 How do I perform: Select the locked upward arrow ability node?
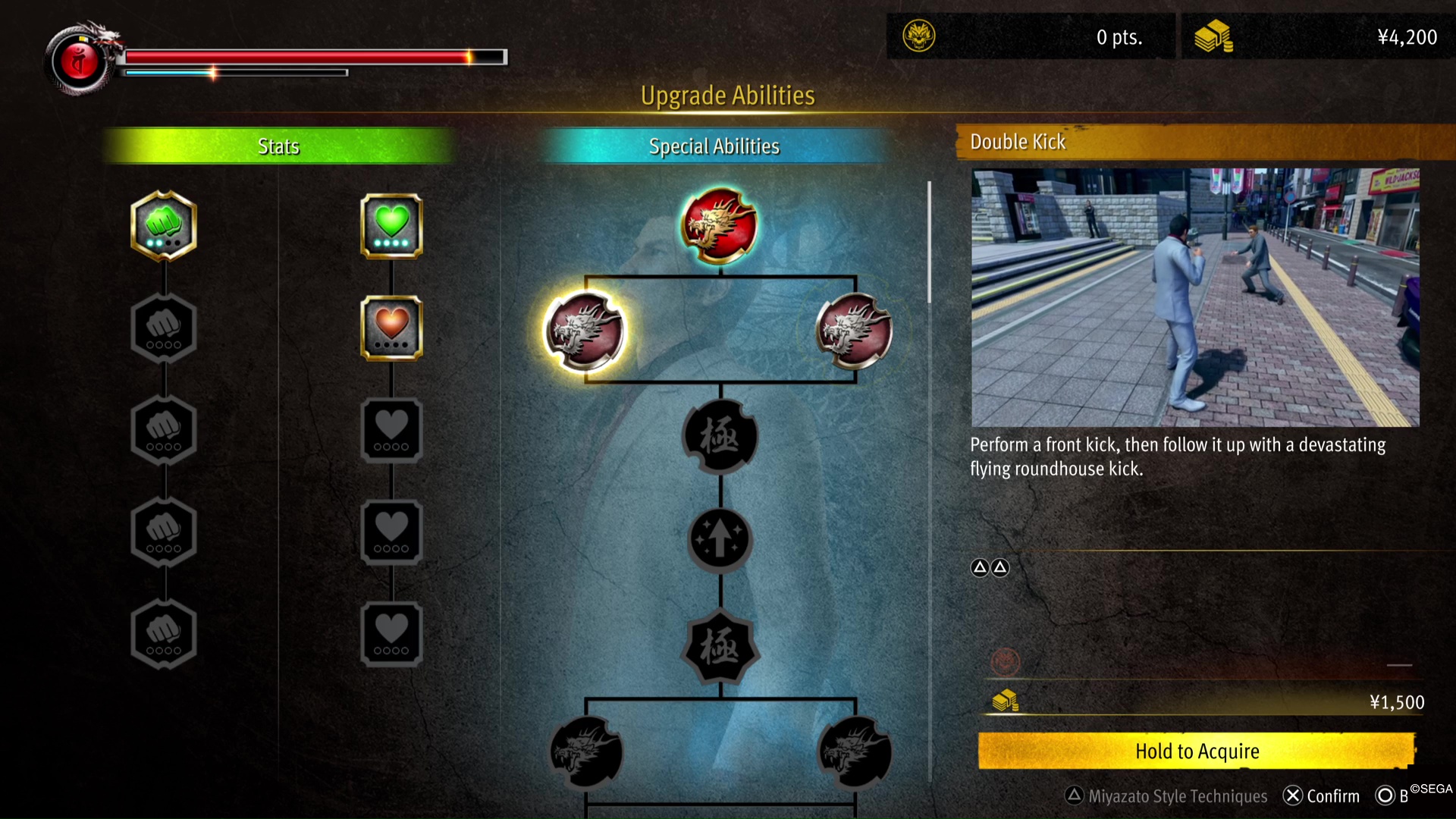click(720, 540)
